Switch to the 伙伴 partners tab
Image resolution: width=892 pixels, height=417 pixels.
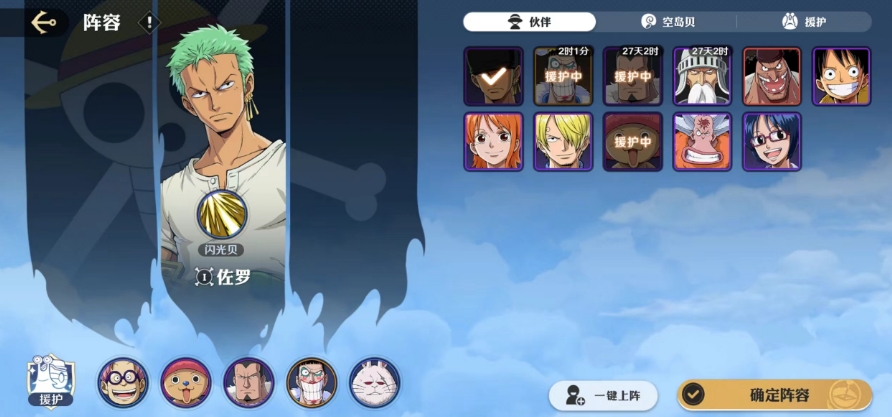point(530,21)
